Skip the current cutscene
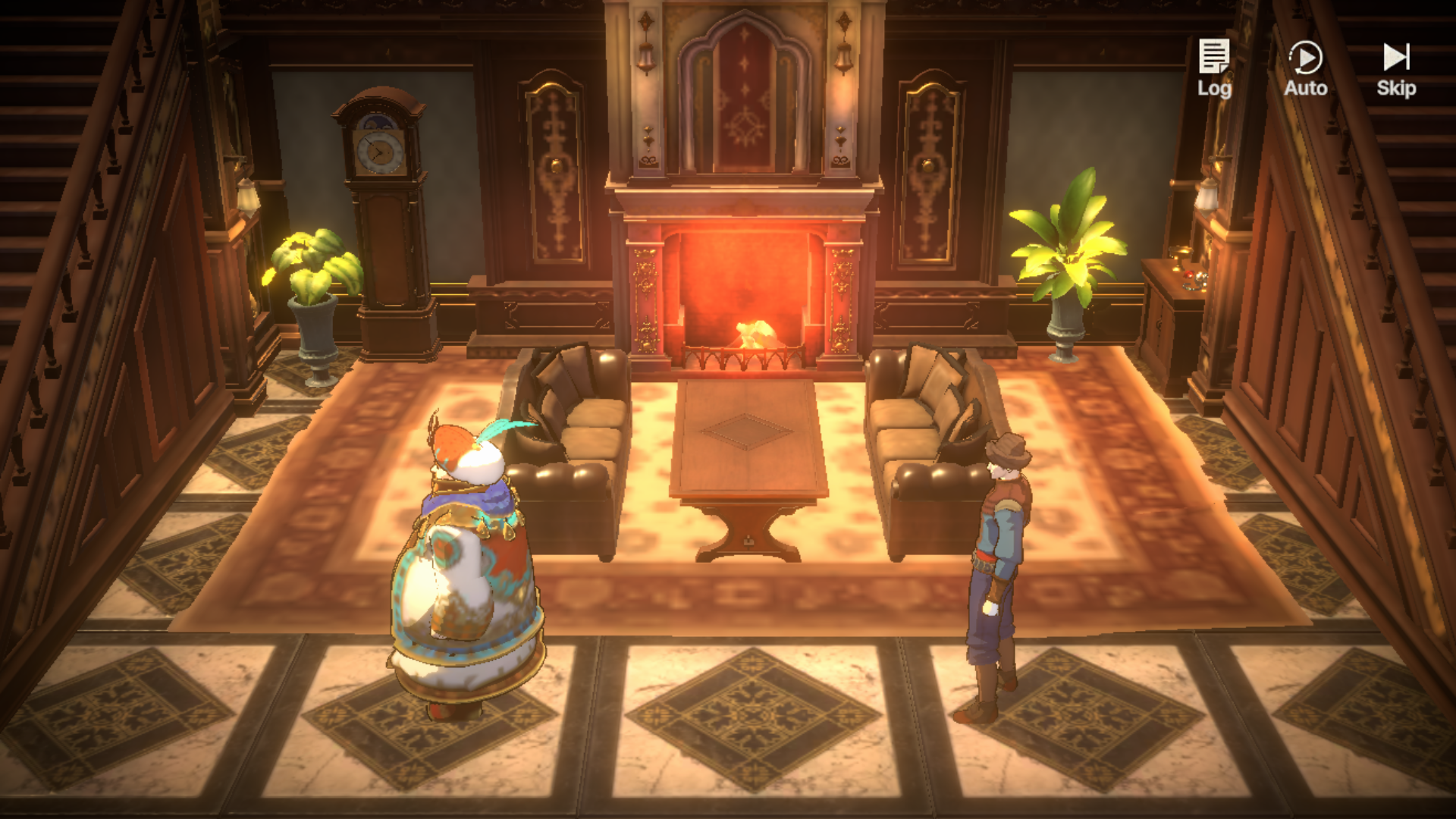This screenshot has height=819, width=1456. [1396, 68]
